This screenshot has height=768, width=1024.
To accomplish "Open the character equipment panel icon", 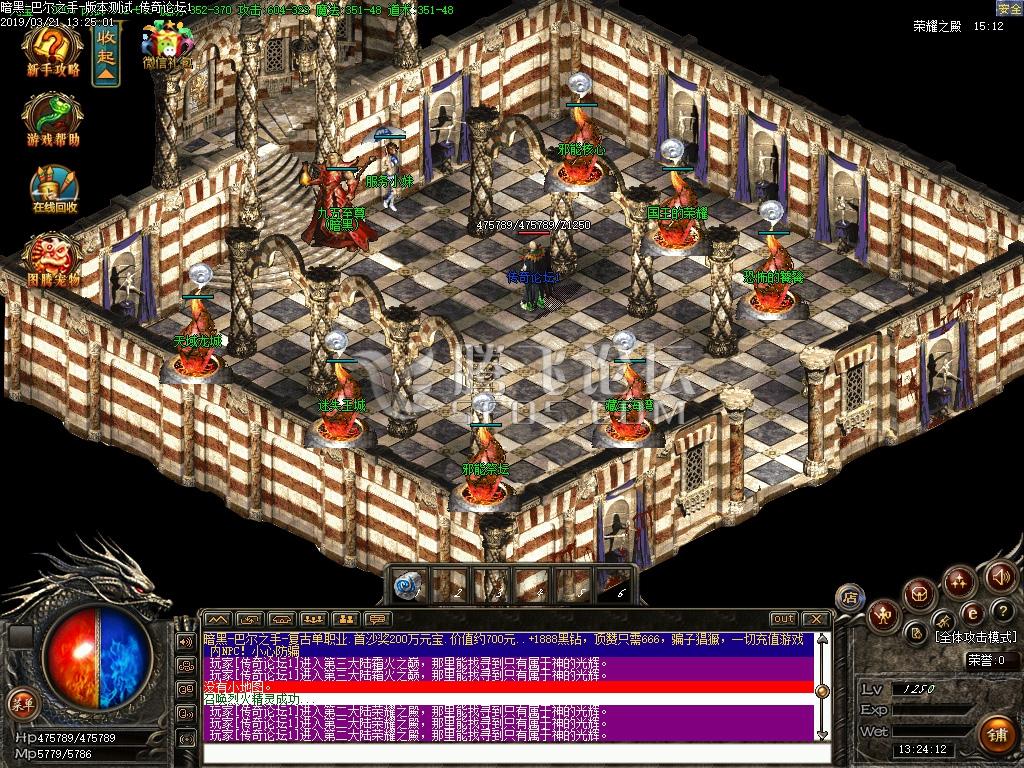I will pyautogui.click(x=883, y=613).
